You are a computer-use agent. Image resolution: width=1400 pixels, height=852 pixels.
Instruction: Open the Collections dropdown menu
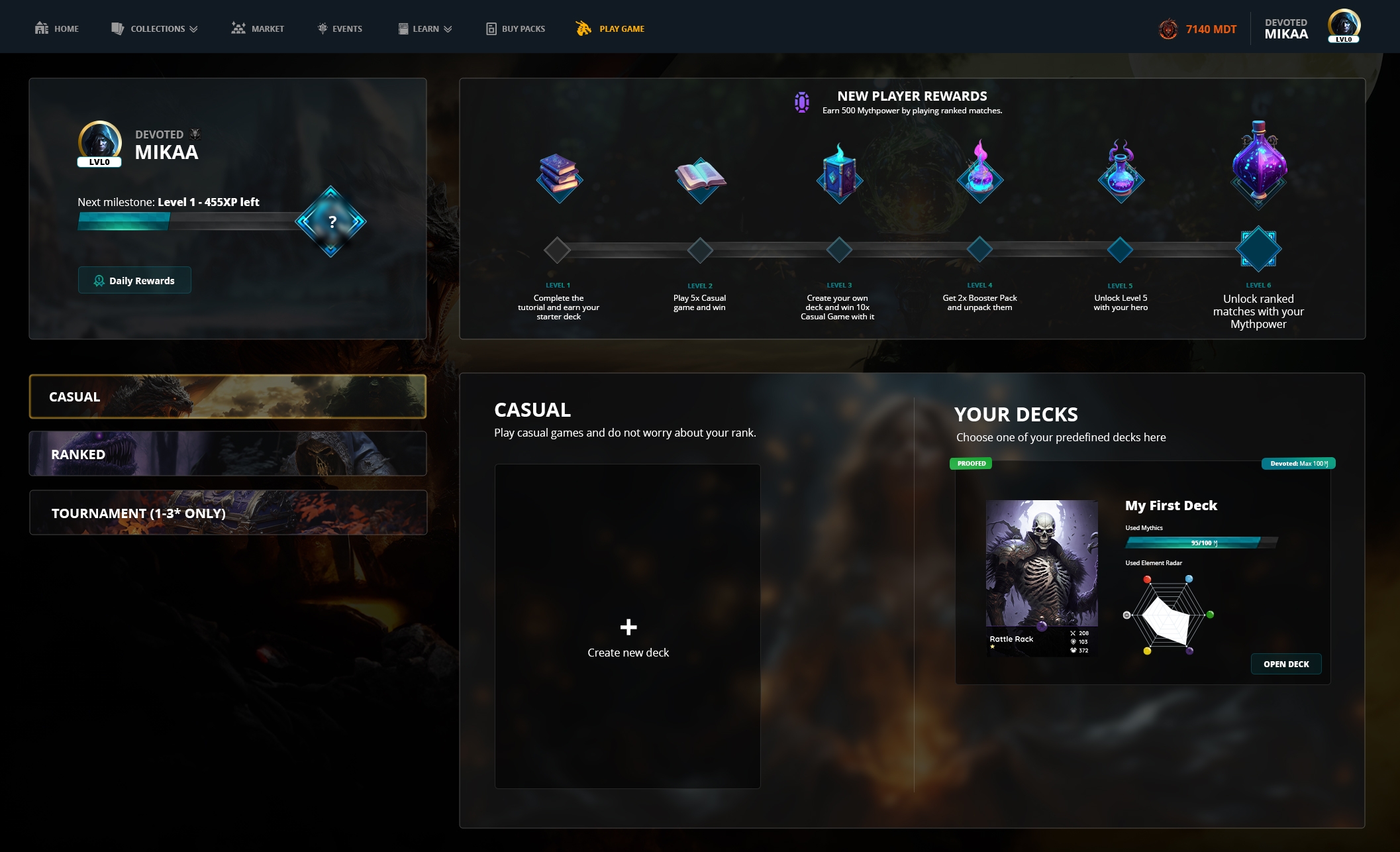pyautogui.click(x=154, y=28)
